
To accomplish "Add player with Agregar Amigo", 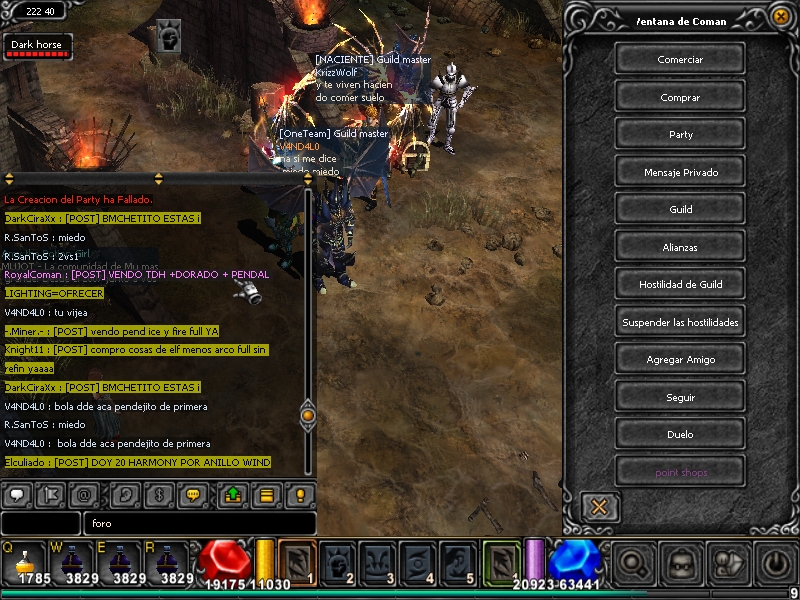I will tap(680, 360).
